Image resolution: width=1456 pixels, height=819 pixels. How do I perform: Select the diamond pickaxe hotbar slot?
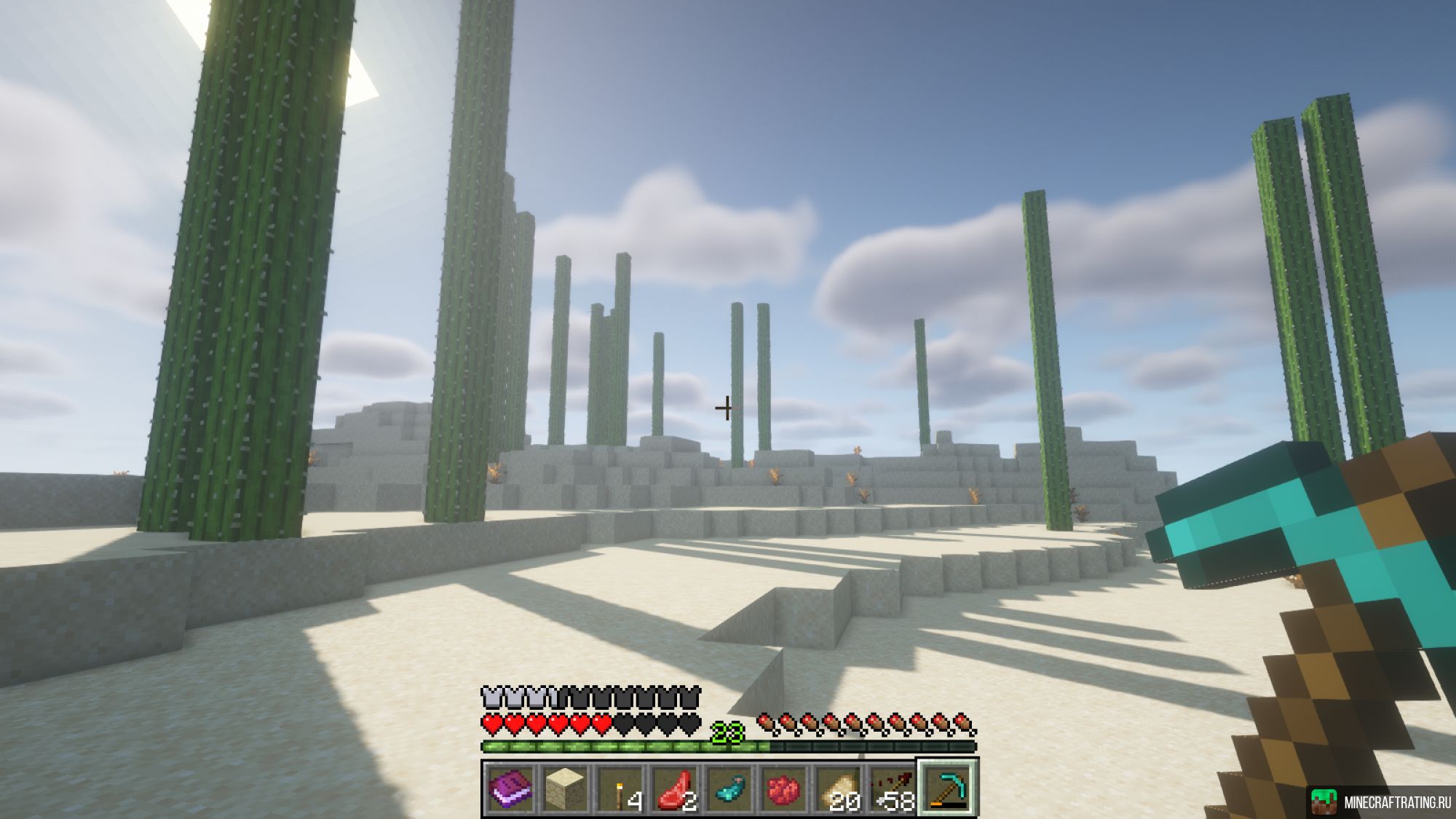click(948, 788)
